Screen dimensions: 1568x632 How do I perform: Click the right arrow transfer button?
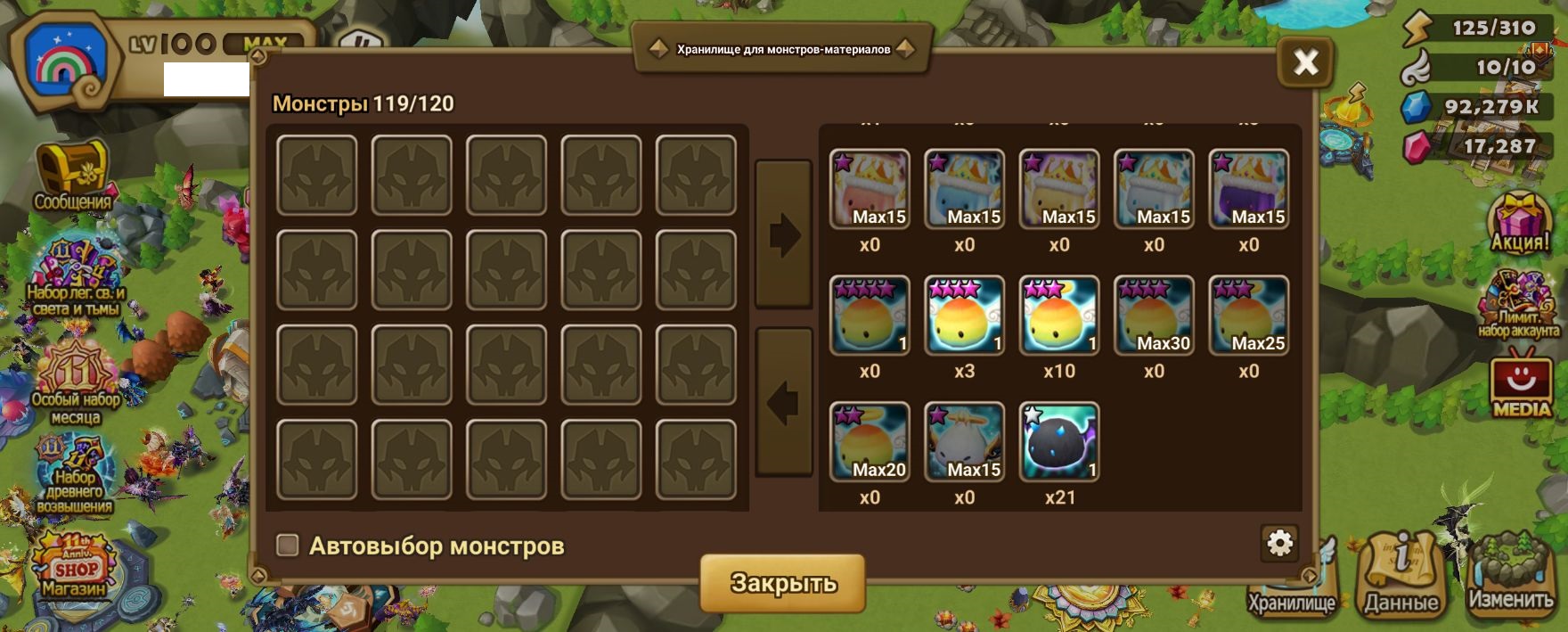[783, 235]
